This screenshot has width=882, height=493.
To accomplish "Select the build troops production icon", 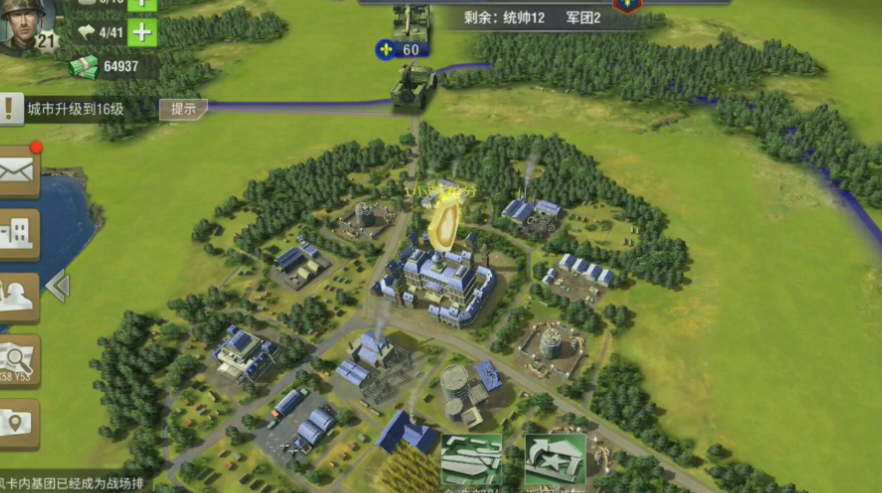I will point(472,461).
